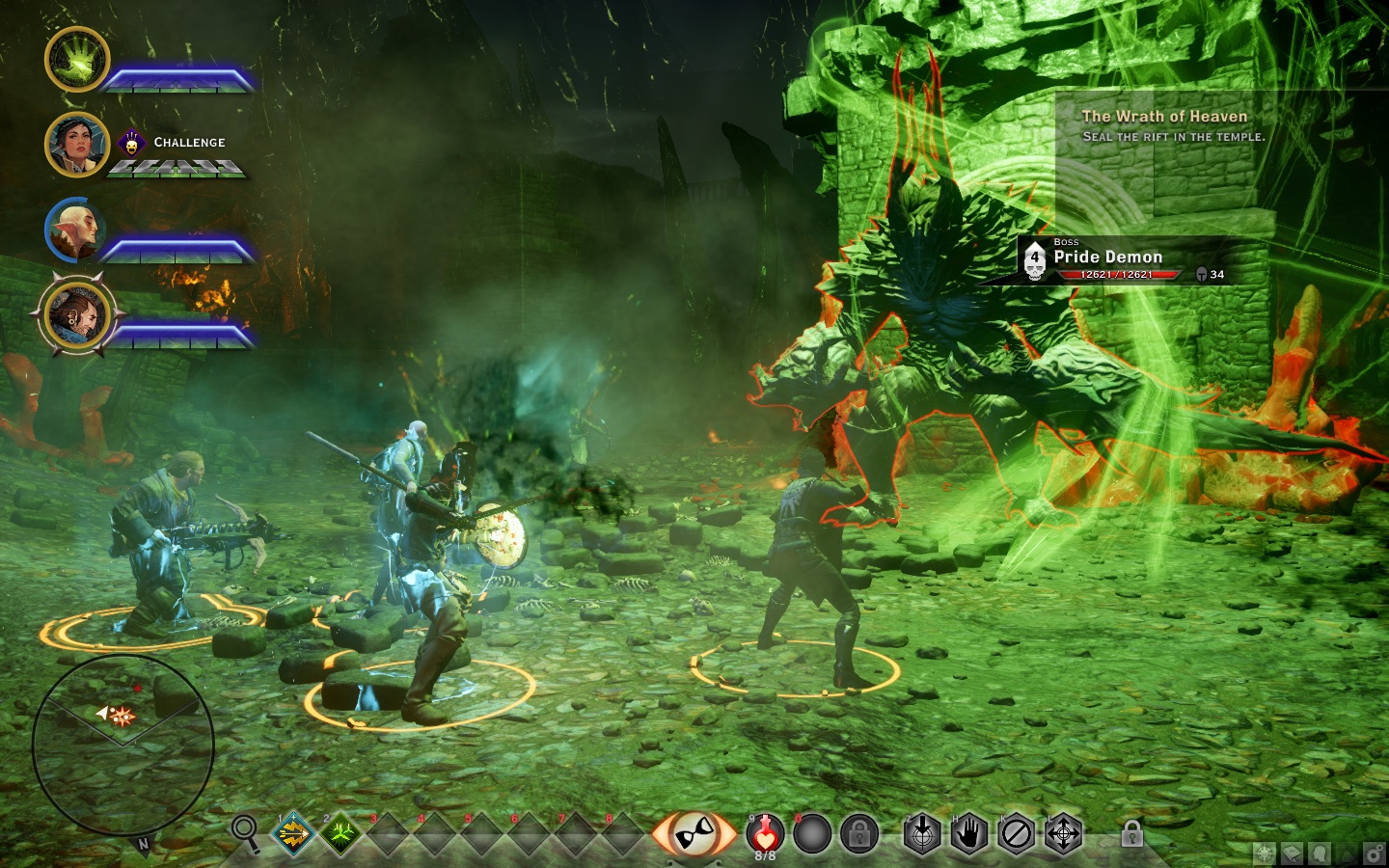Open the journal book icon
The image size is (1389, 868).
[1291, 854]
